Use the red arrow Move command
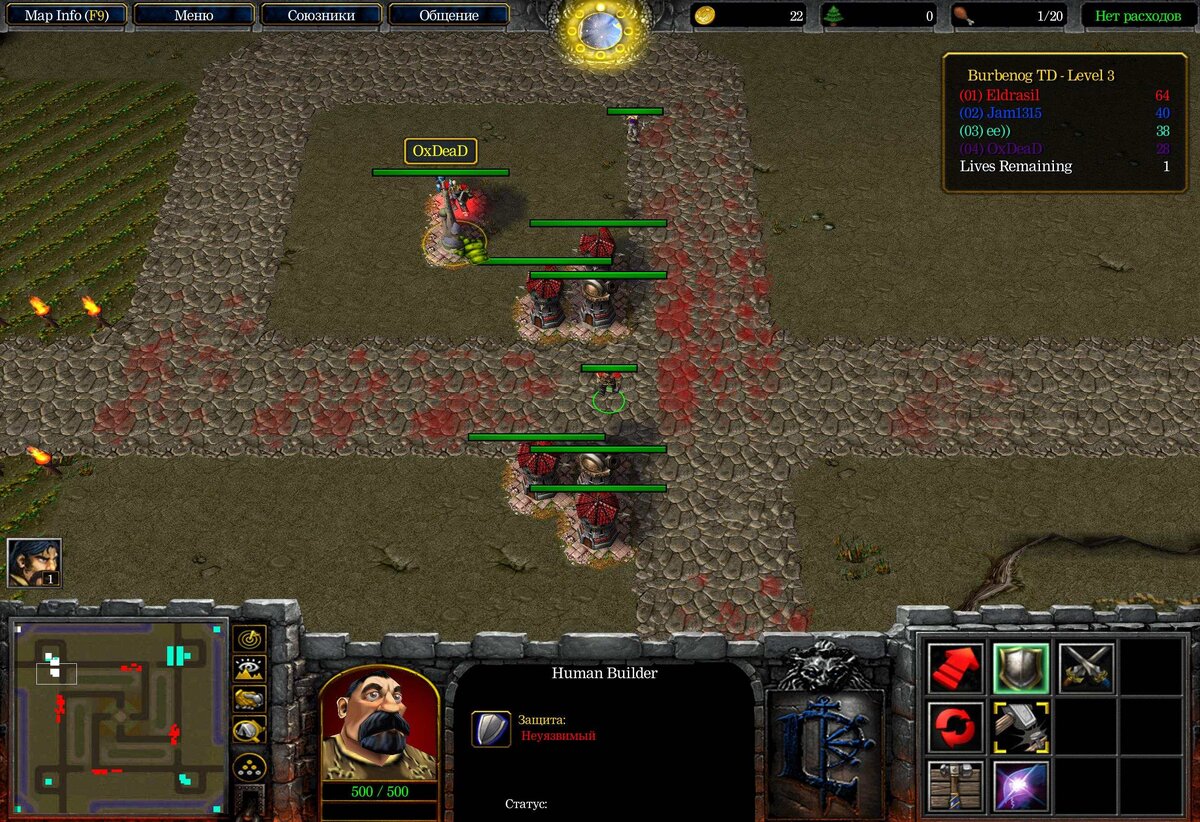 pos(955,668)
